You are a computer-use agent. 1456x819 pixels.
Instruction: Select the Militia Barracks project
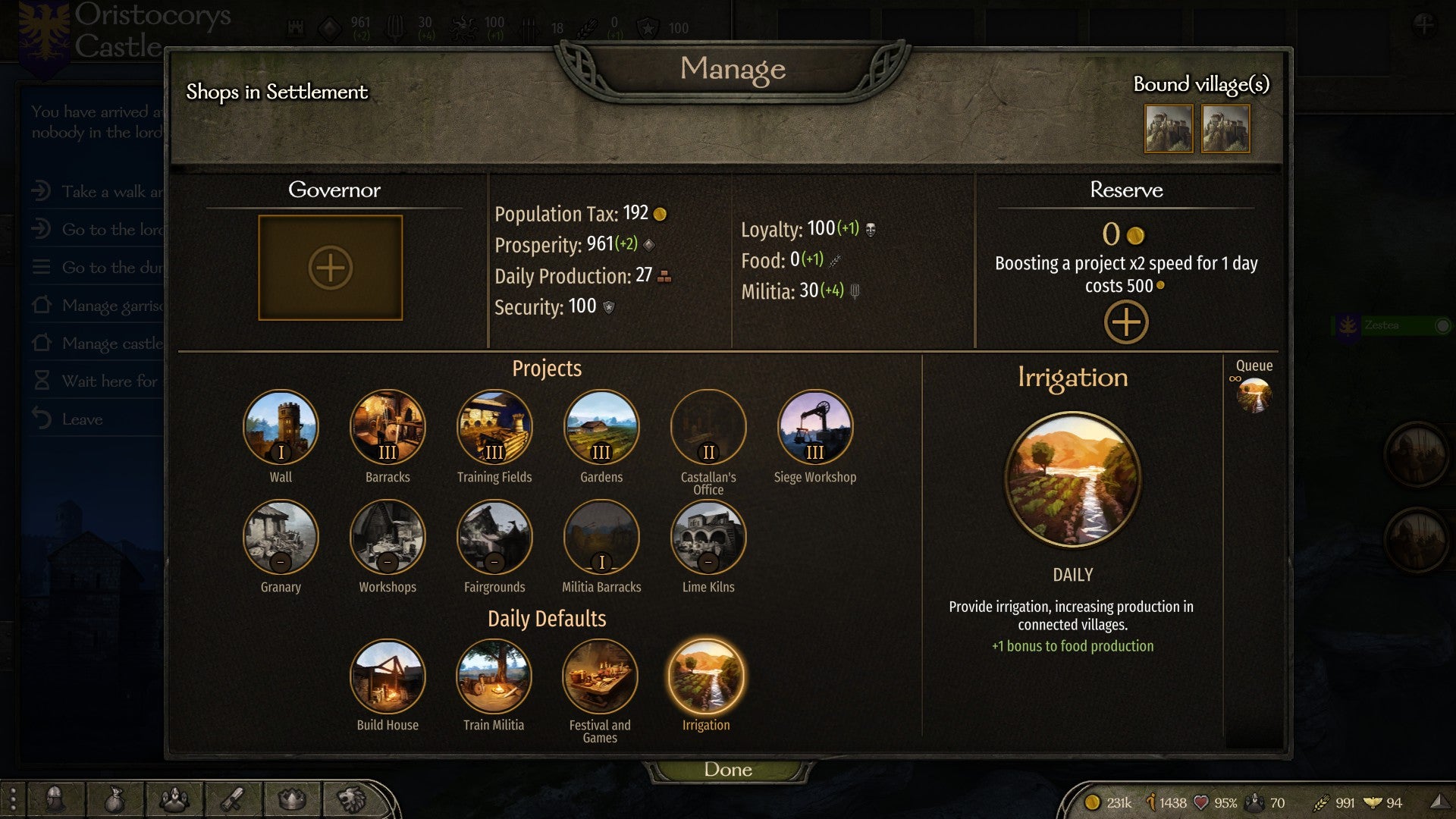(601, 537)
